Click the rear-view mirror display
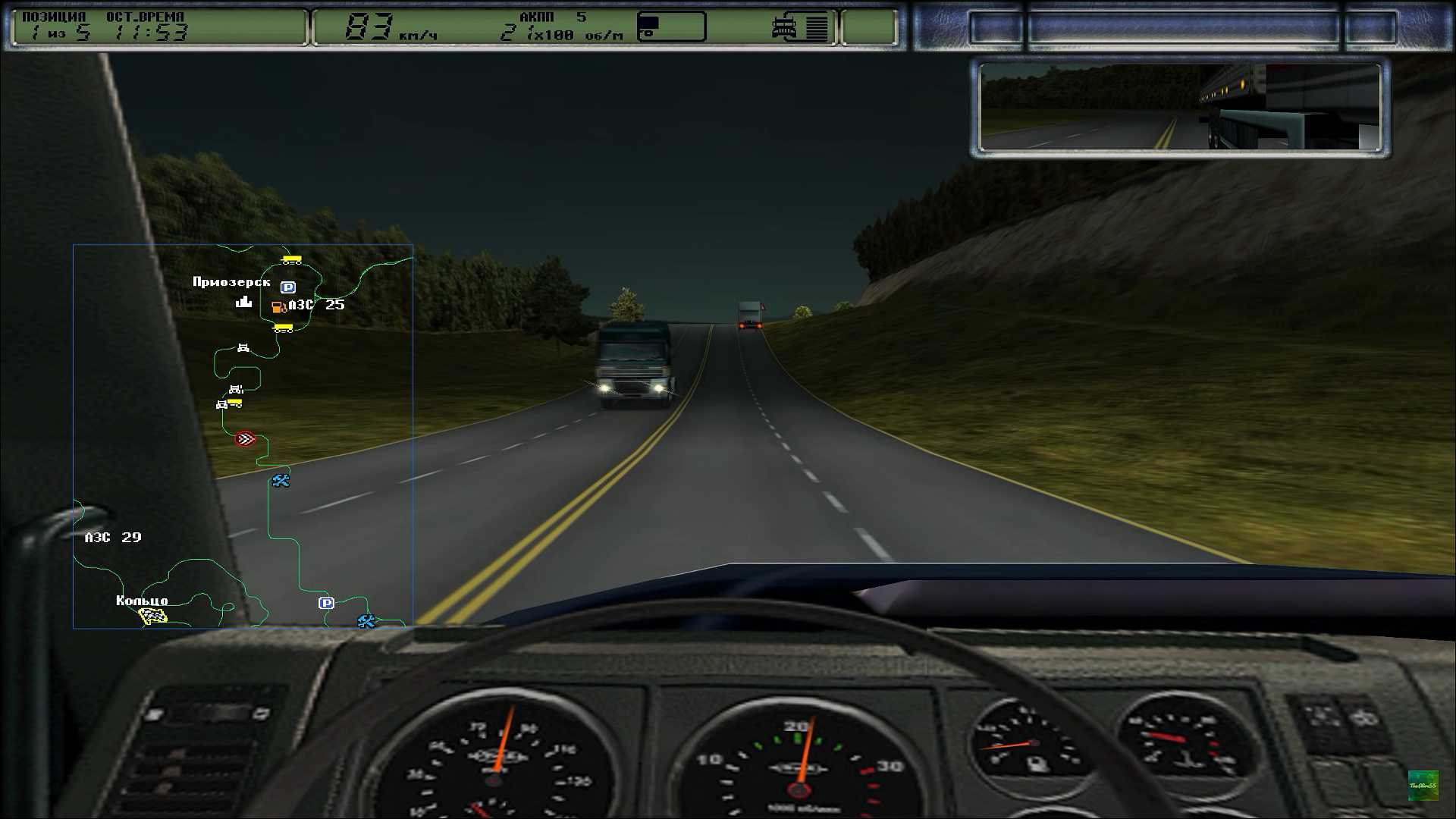 [x=1180, y=108]
